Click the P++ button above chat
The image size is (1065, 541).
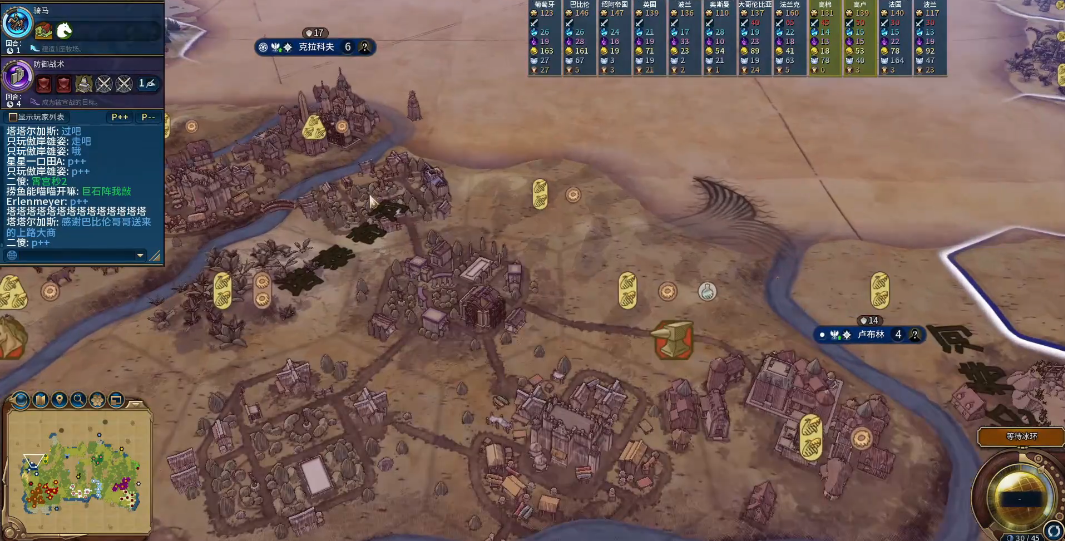click(x=120, y=117)
